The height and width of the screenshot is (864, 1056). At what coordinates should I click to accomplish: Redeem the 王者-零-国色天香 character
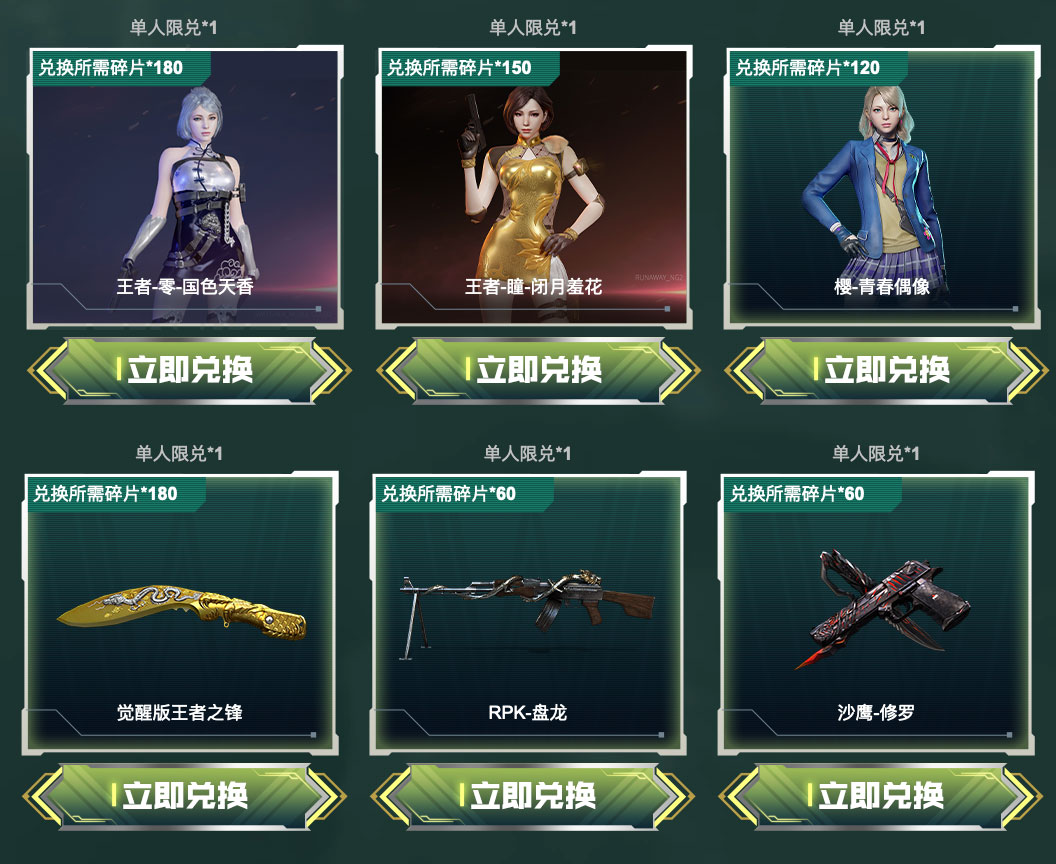(187, 370)
